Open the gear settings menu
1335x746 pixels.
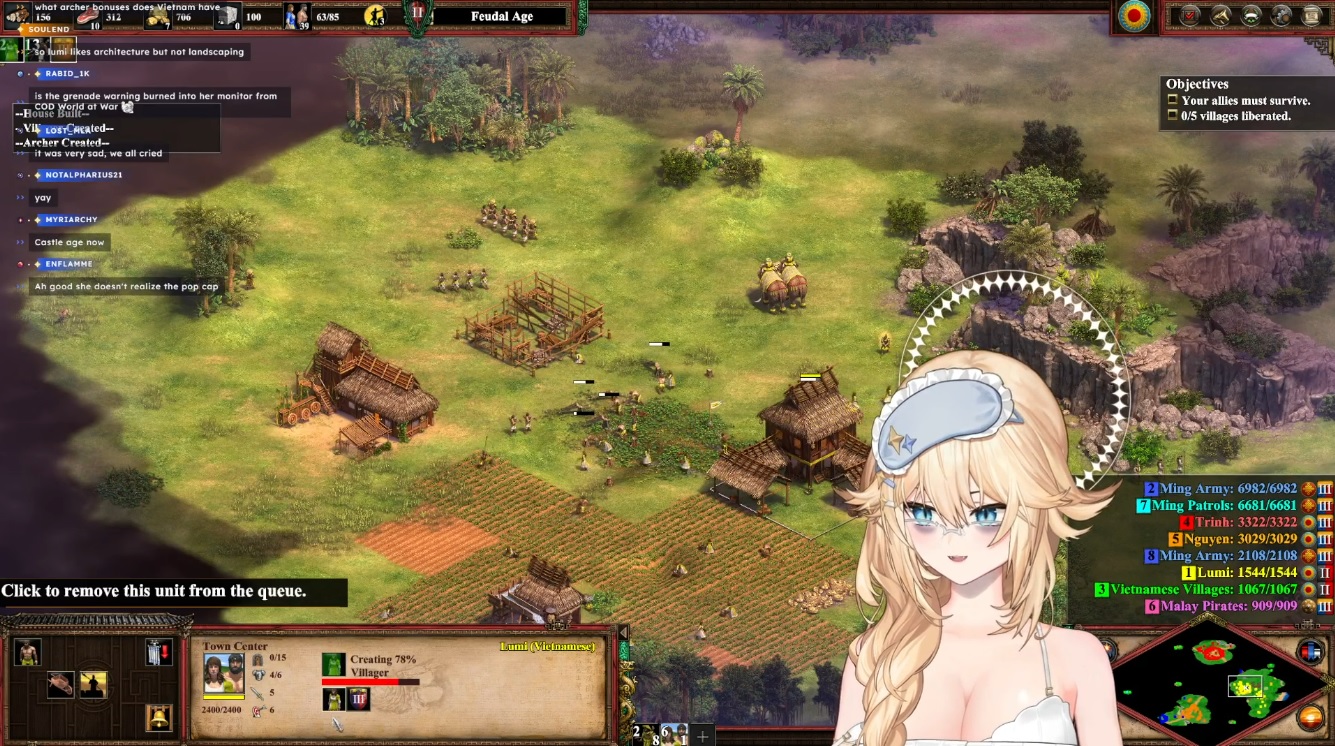point(1281,16)
